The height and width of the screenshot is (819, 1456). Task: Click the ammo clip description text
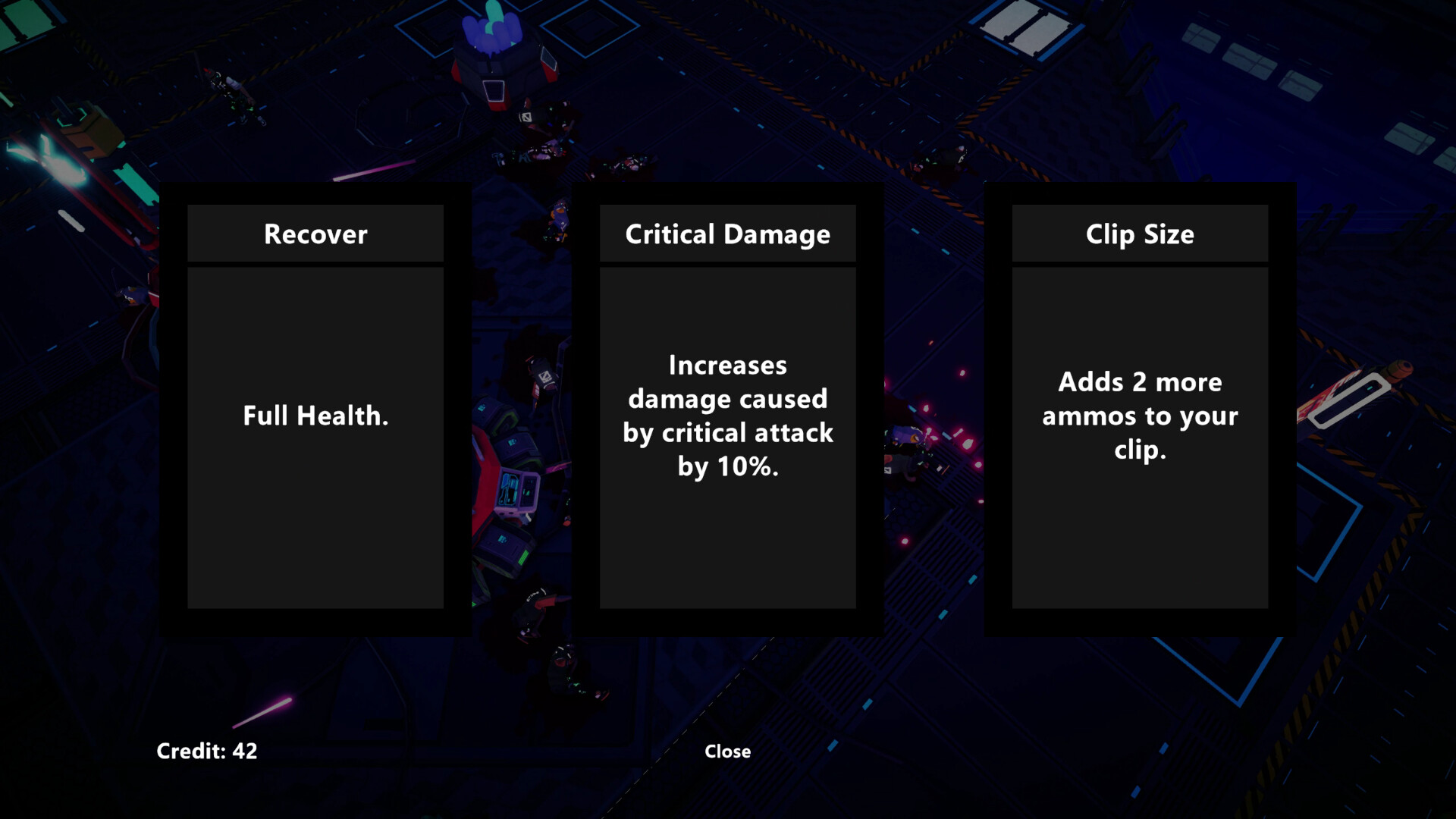coord(1141,416)
